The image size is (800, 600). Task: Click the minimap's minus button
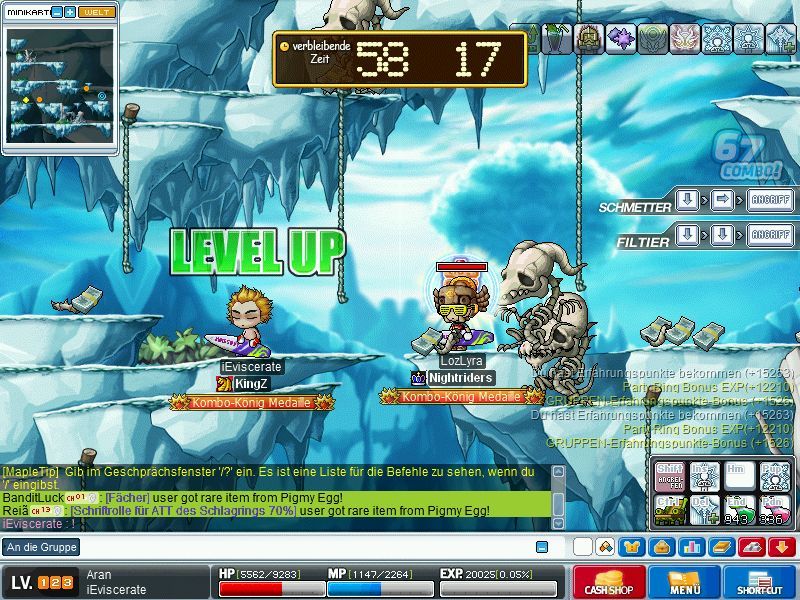coord(57,12)
